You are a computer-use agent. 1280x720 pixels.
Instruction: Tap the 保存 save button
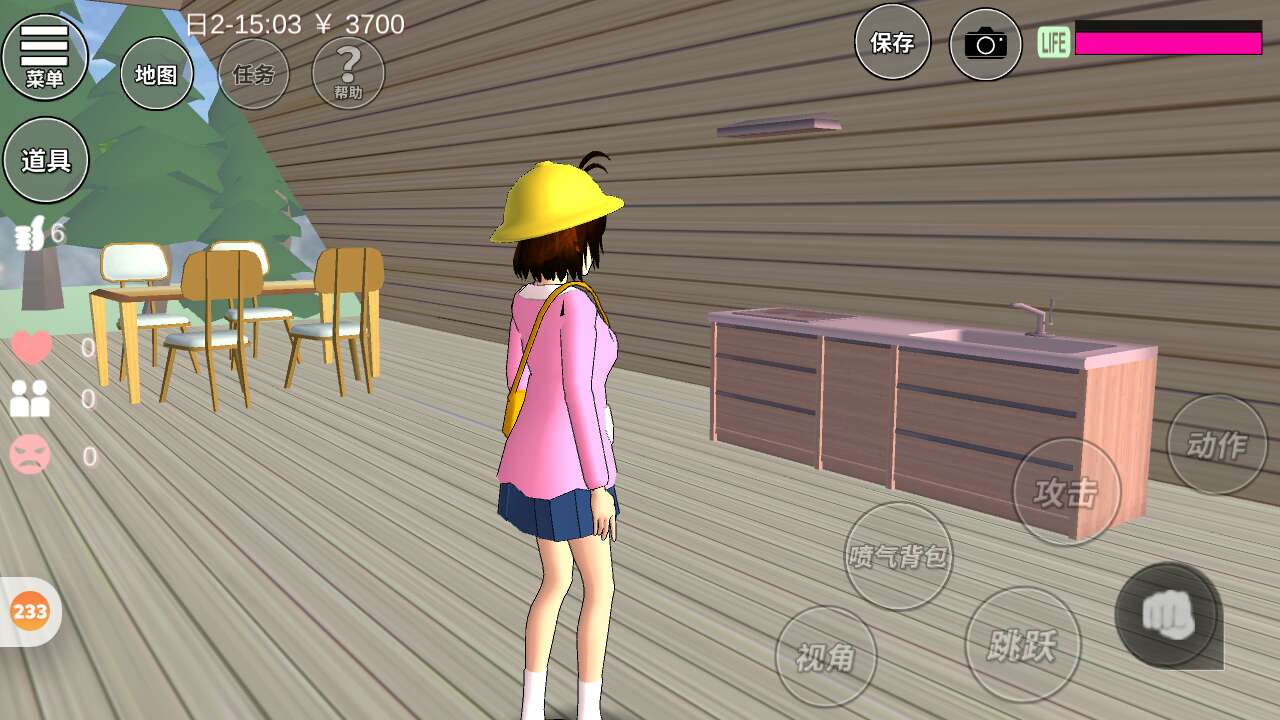tap(892, 42)
